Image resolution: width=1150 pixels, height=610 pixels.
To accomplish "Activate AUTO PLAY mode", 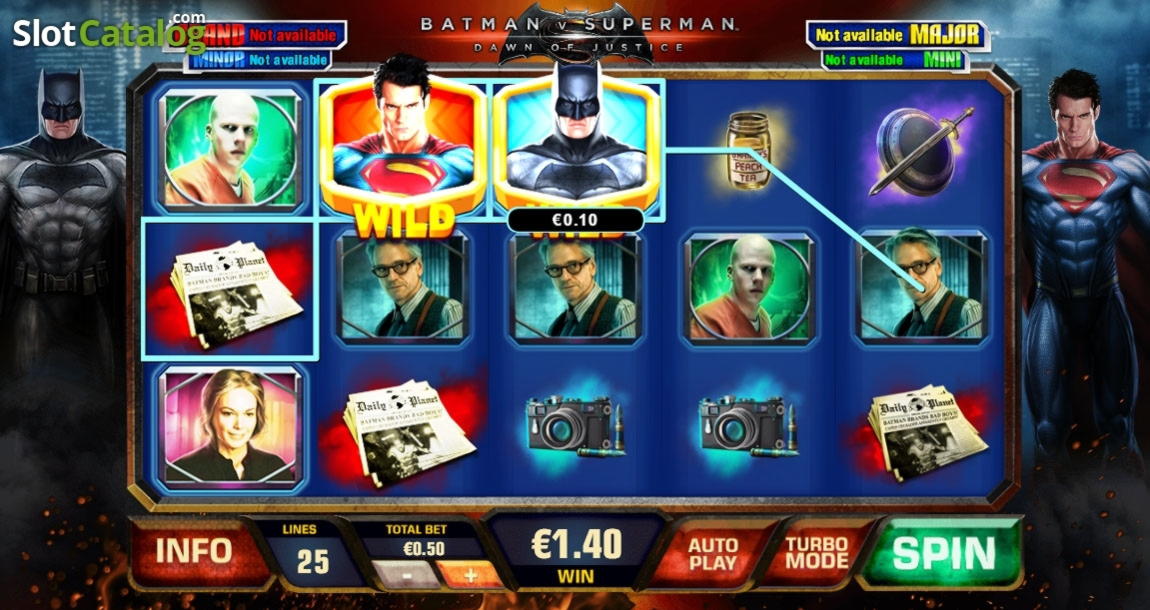I will click(713, 553).
